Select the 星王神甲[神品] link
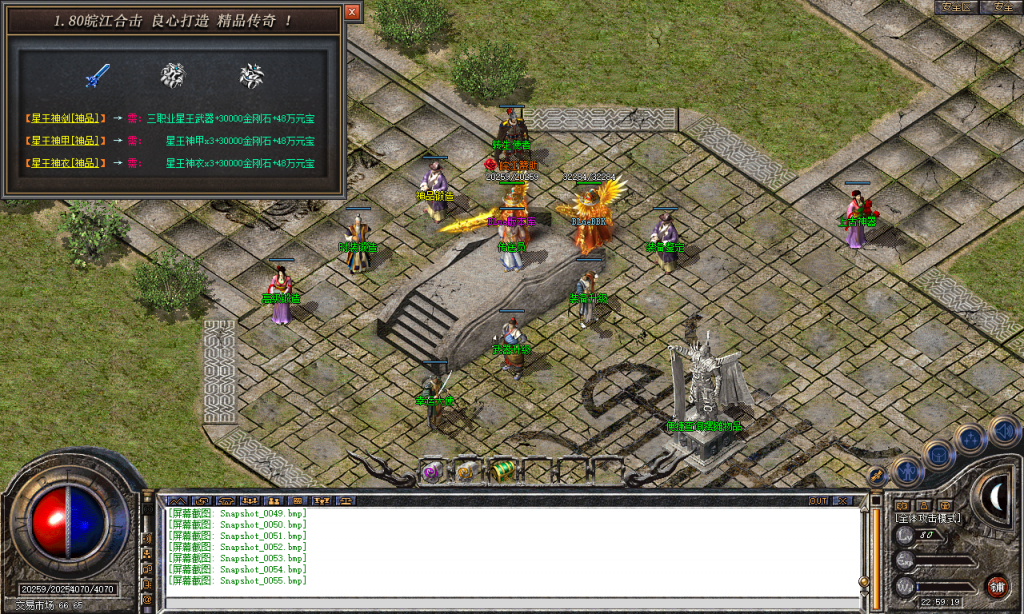1024x614 pixels. coord(66,141)
